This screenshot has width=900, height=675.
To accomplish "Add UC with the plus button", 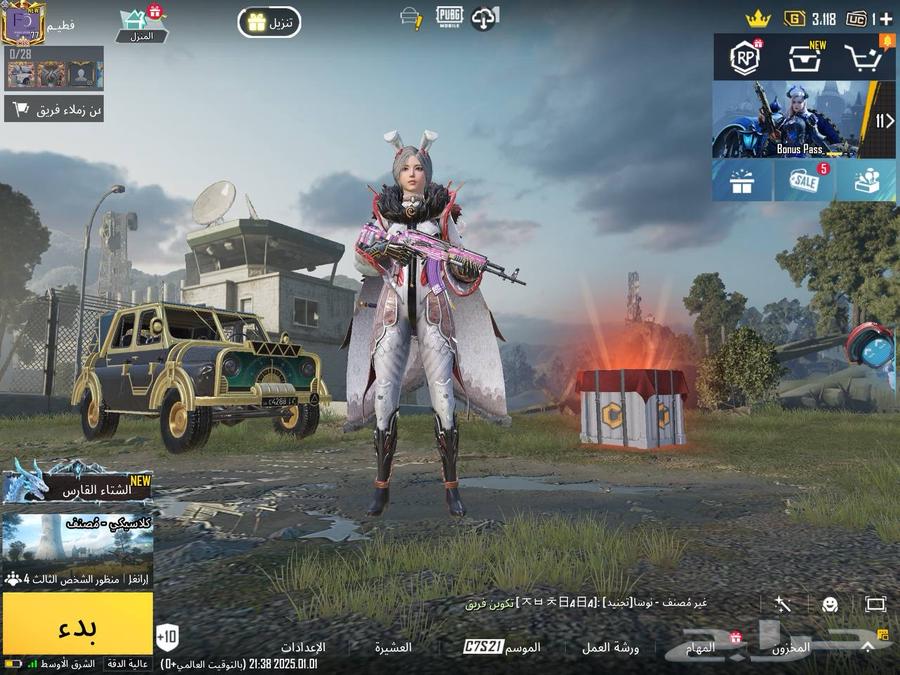I will pyautogui.click(x=885, y=19).
